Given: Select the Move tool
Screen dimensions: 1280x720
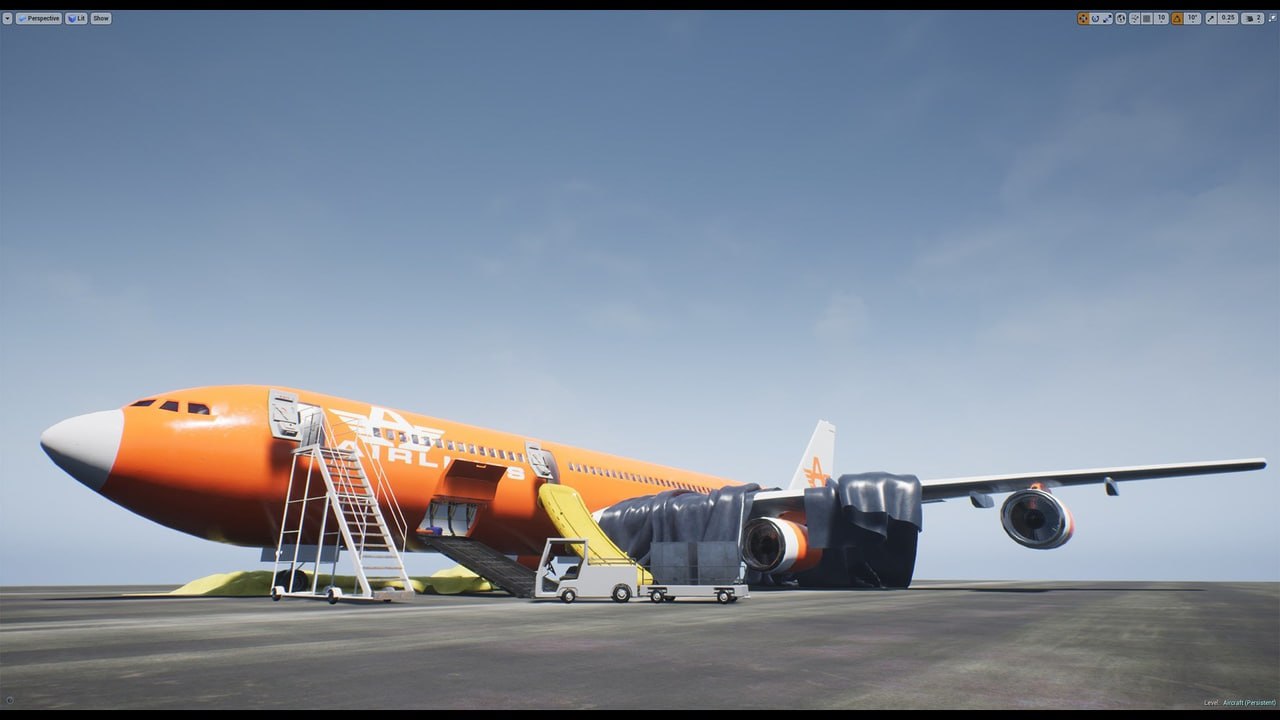Looking at the screenshot, I should (x=1084, y=18).
